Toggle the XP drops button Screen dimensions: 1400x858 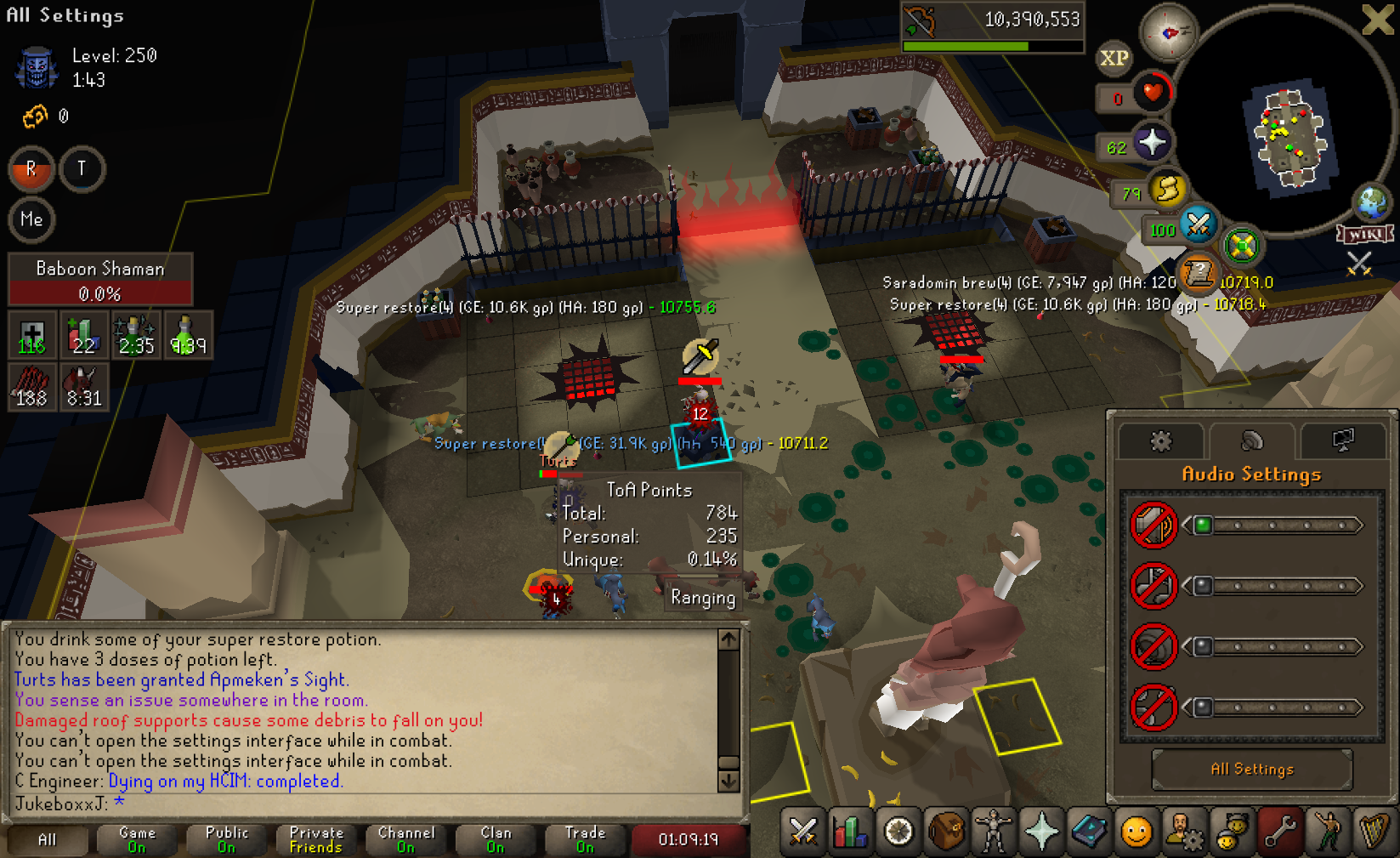[x=1114, y=58]
